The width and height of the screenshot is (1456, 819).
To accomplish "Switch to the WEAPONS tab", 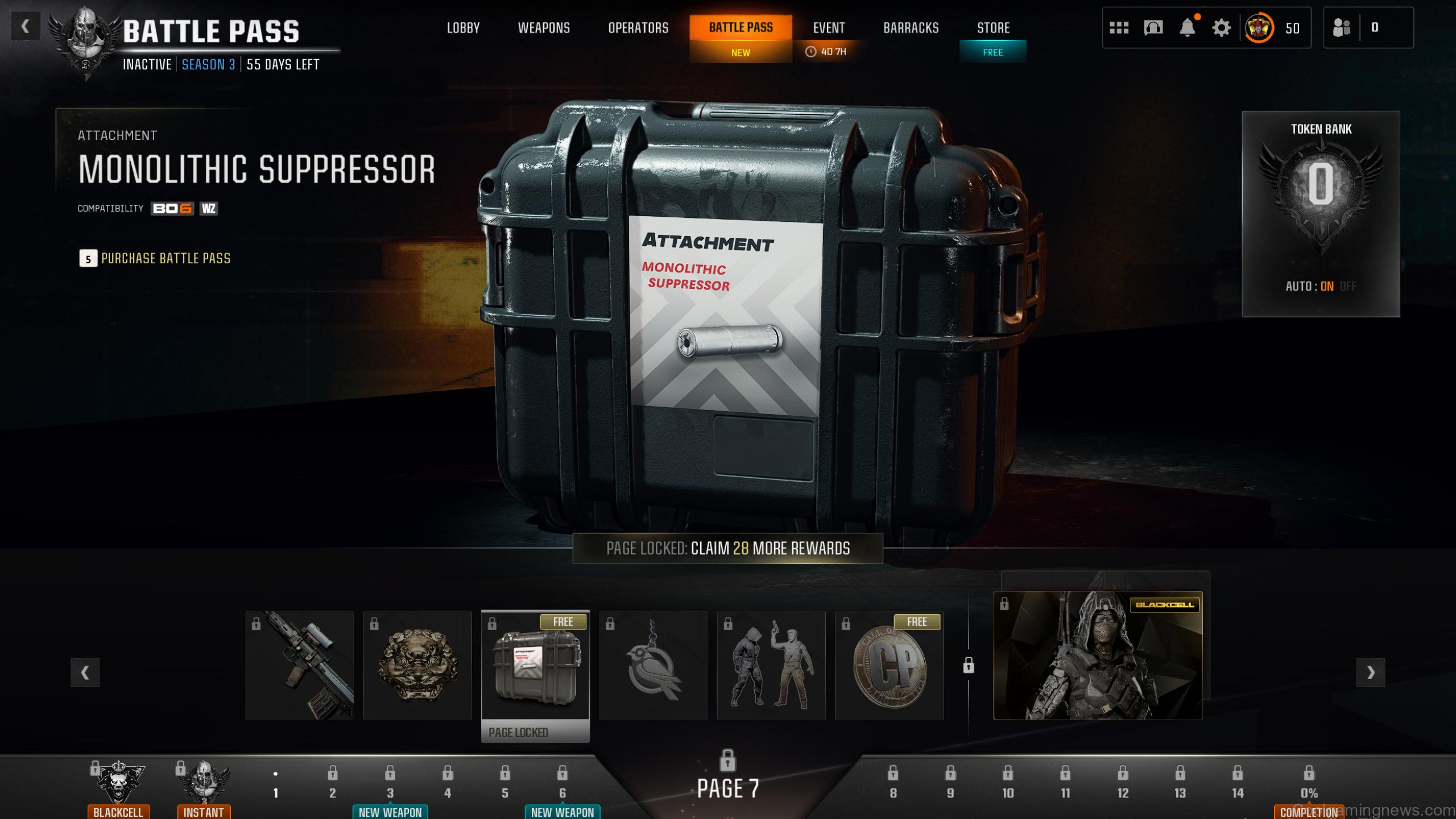I will coord(544,27).
